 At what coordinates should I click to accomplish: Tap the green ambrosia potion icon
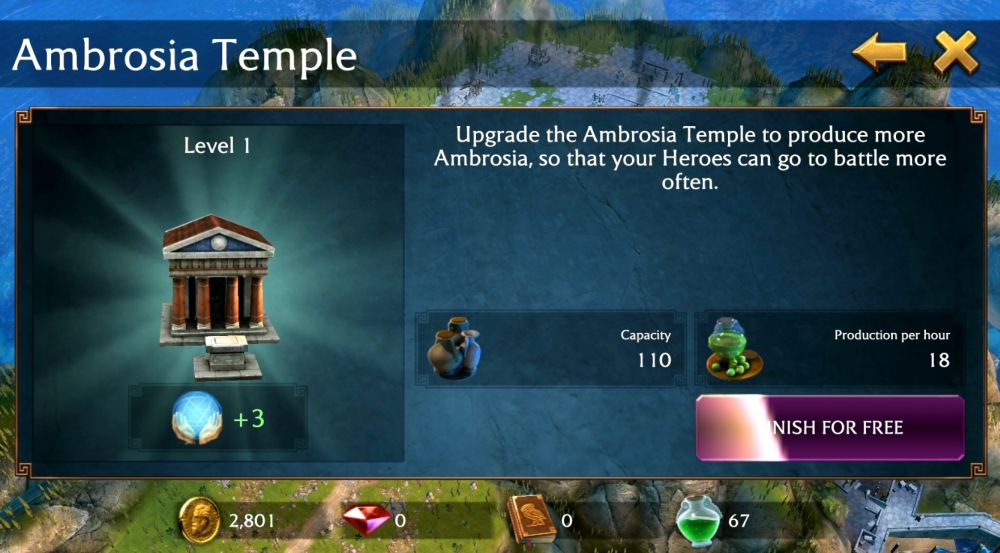tap(698, 520)
